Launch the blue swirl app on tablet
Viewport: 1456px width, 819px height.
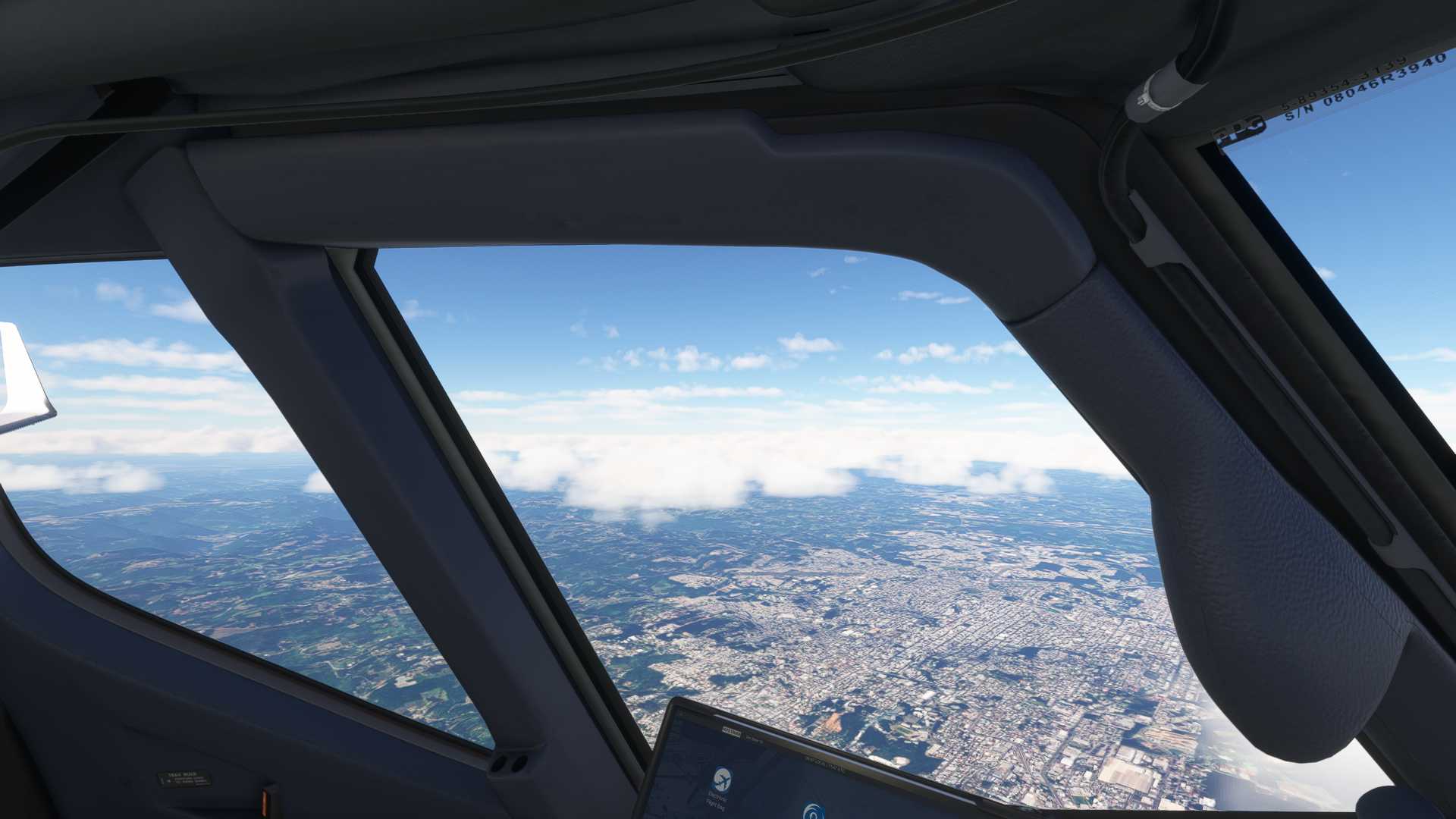click(x=814, y=812)
